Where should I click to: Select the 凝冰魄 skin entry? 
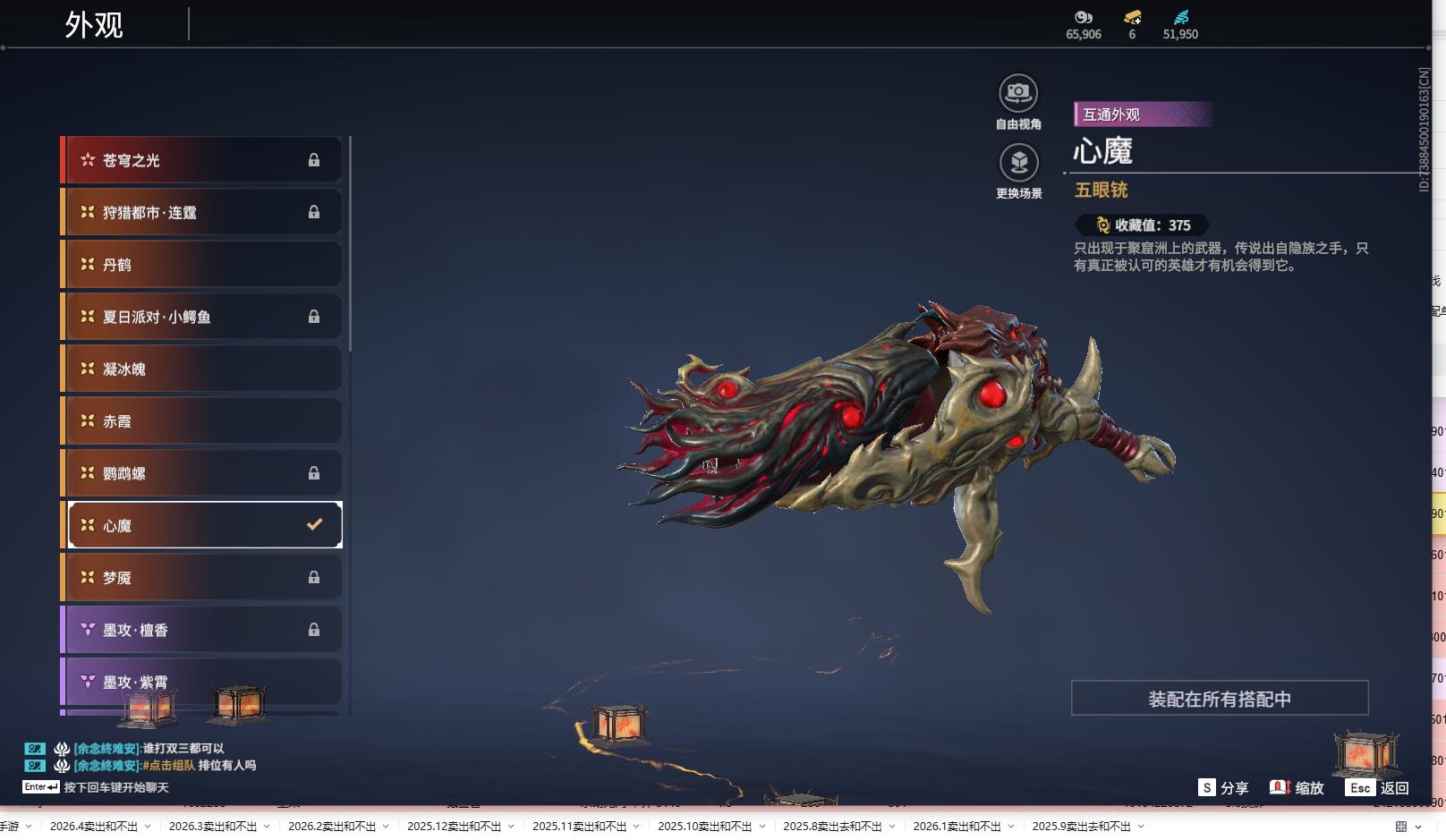click(202, 369)
